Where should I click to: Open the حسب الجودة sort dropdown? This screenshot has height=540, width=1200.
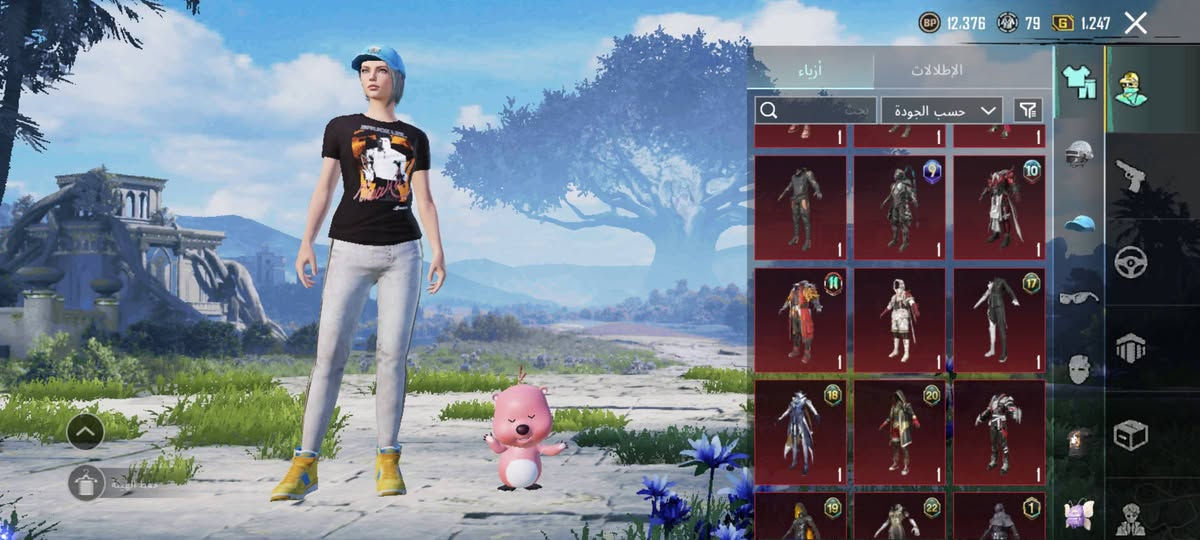(x=941, y=110)
